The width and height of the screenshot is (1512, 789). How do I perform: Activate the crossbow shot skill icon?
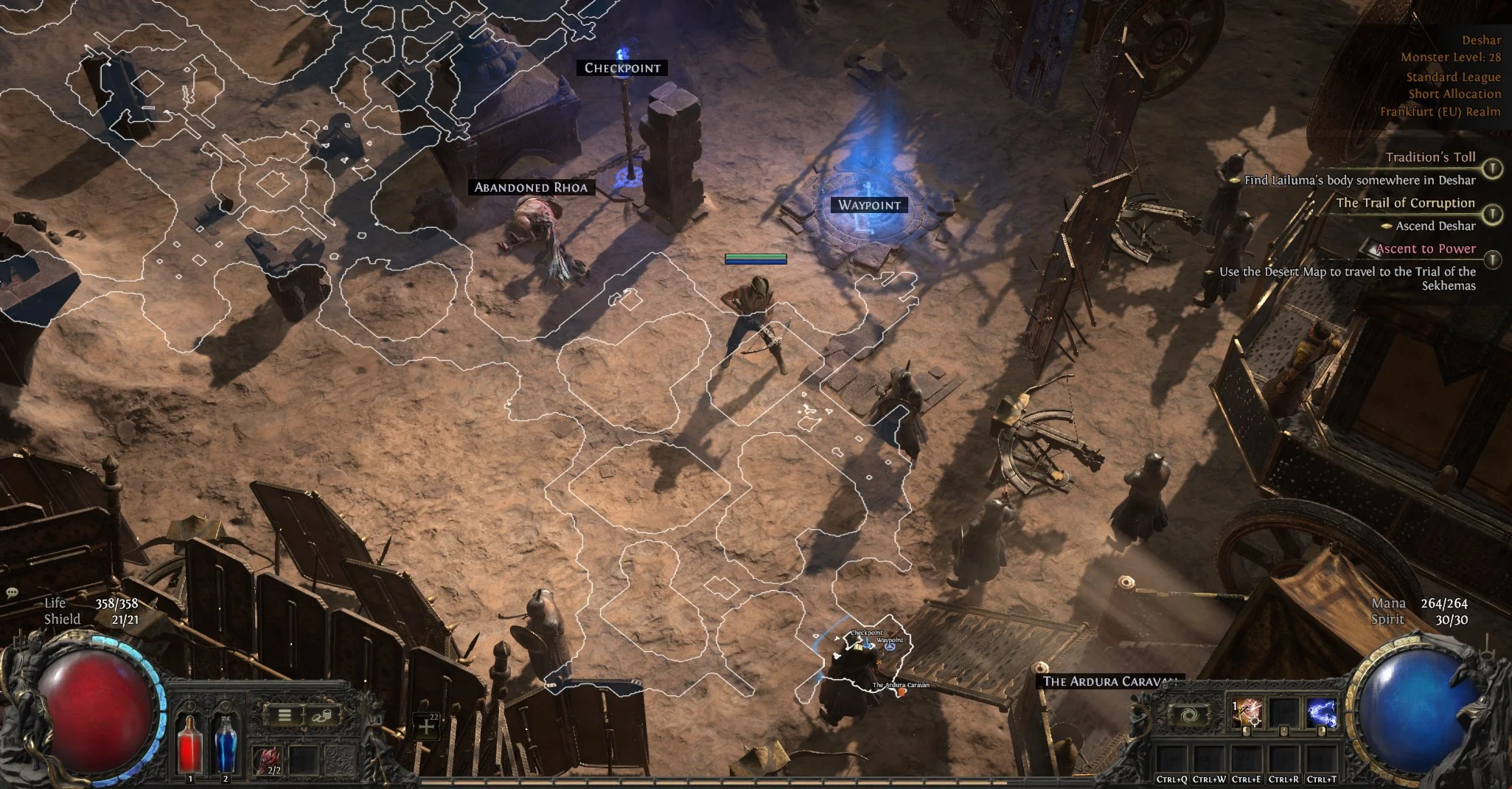click(x=1247, y=713)
